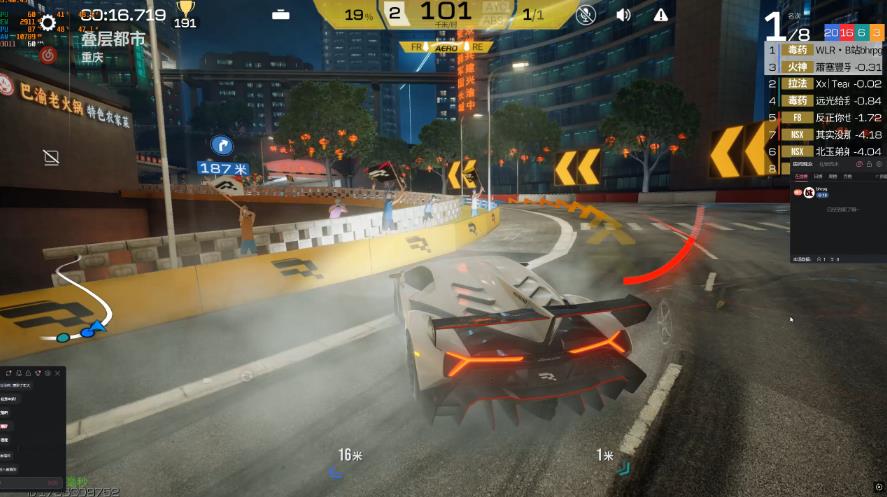Select the F8 racer row in leaderboard
Screen dimensions: 887x497
pos(824,118)
